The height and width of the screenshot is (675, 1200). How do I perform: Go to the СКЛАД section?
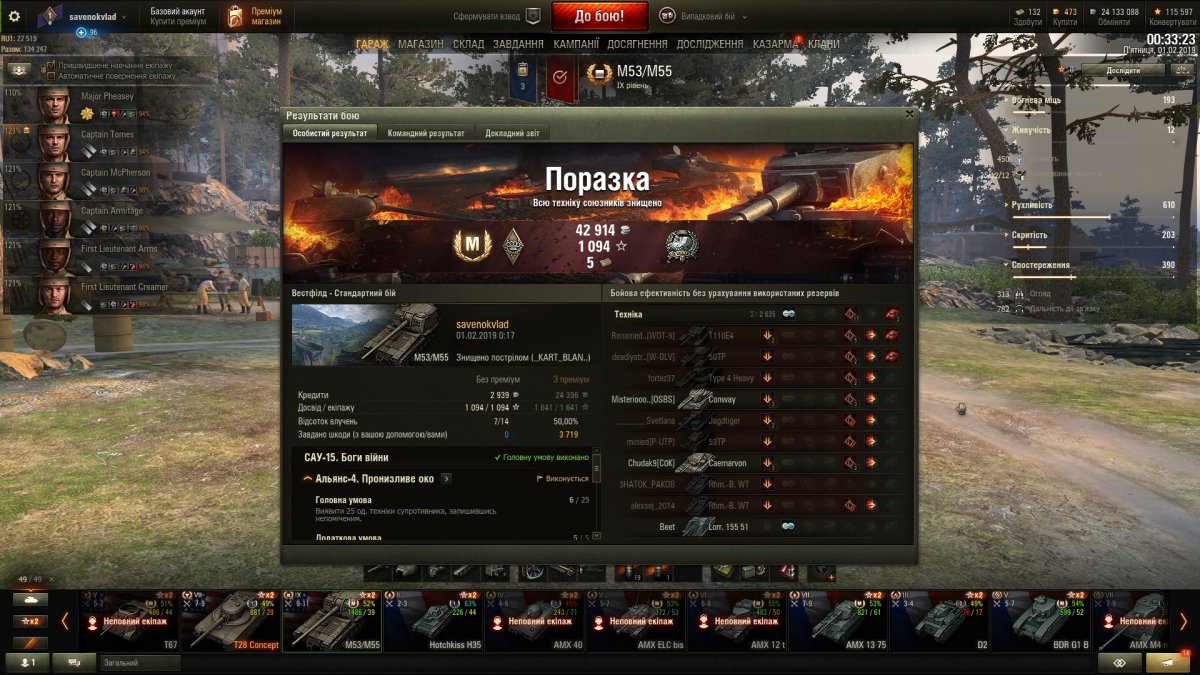coord(468,44)
